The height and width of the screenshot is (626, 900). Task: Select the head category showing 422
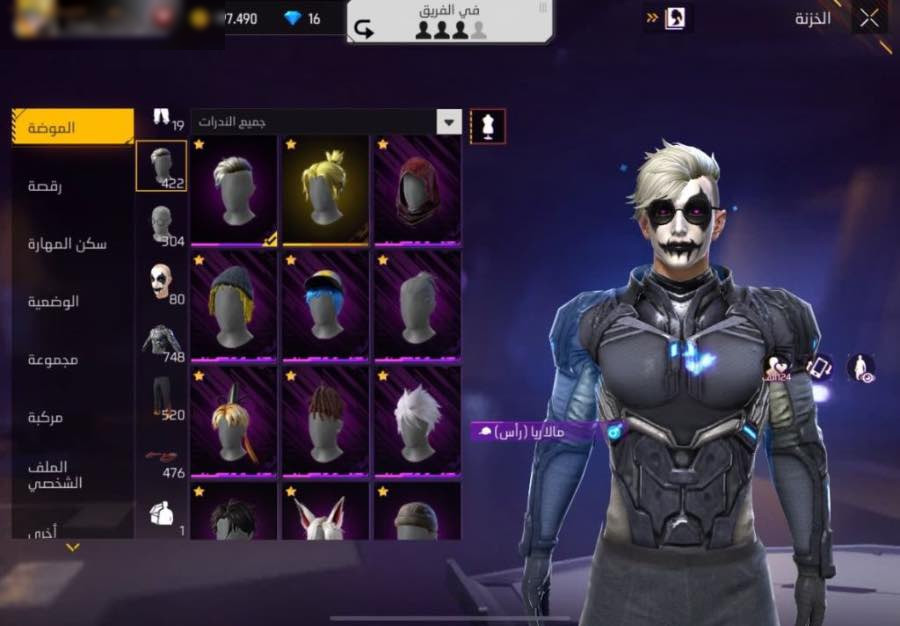click(x=161, y=166)
